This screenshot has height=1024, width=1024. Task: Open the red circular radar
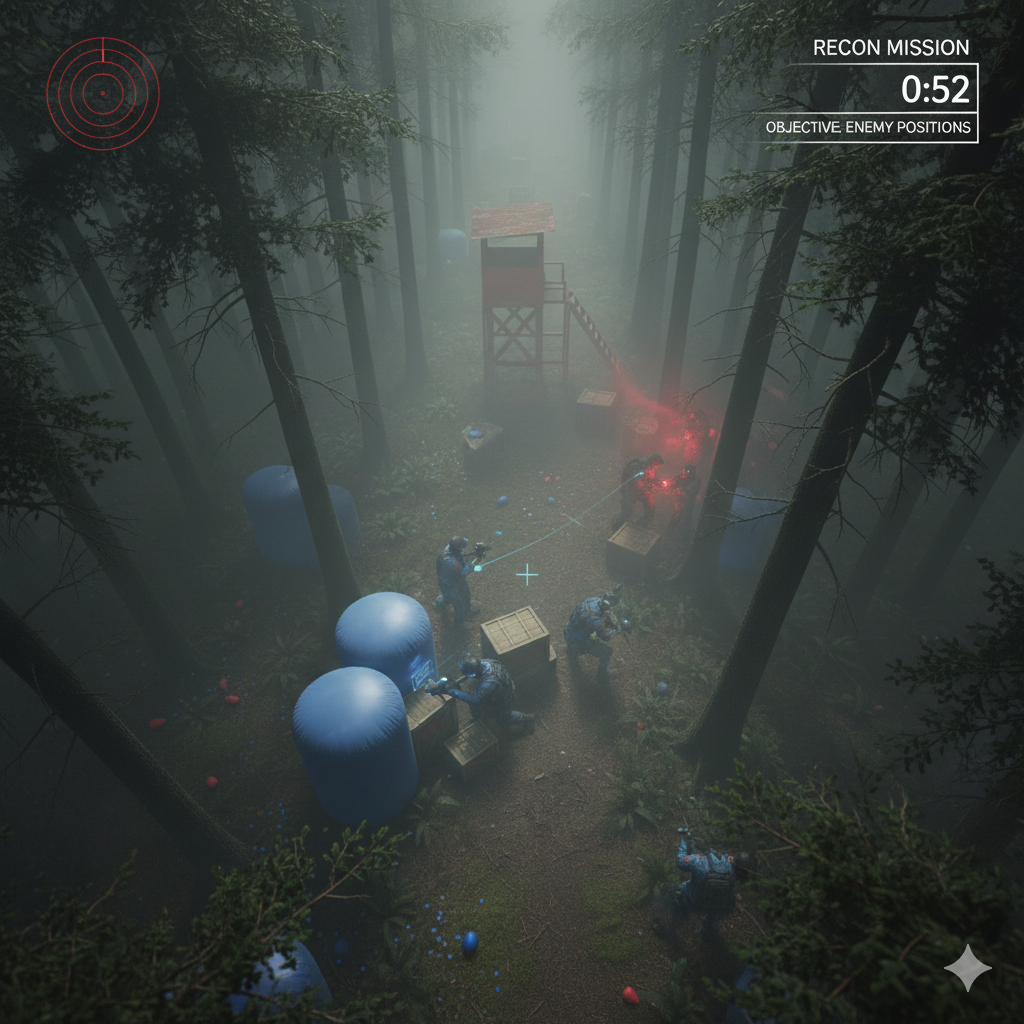(x=102, y=93)
